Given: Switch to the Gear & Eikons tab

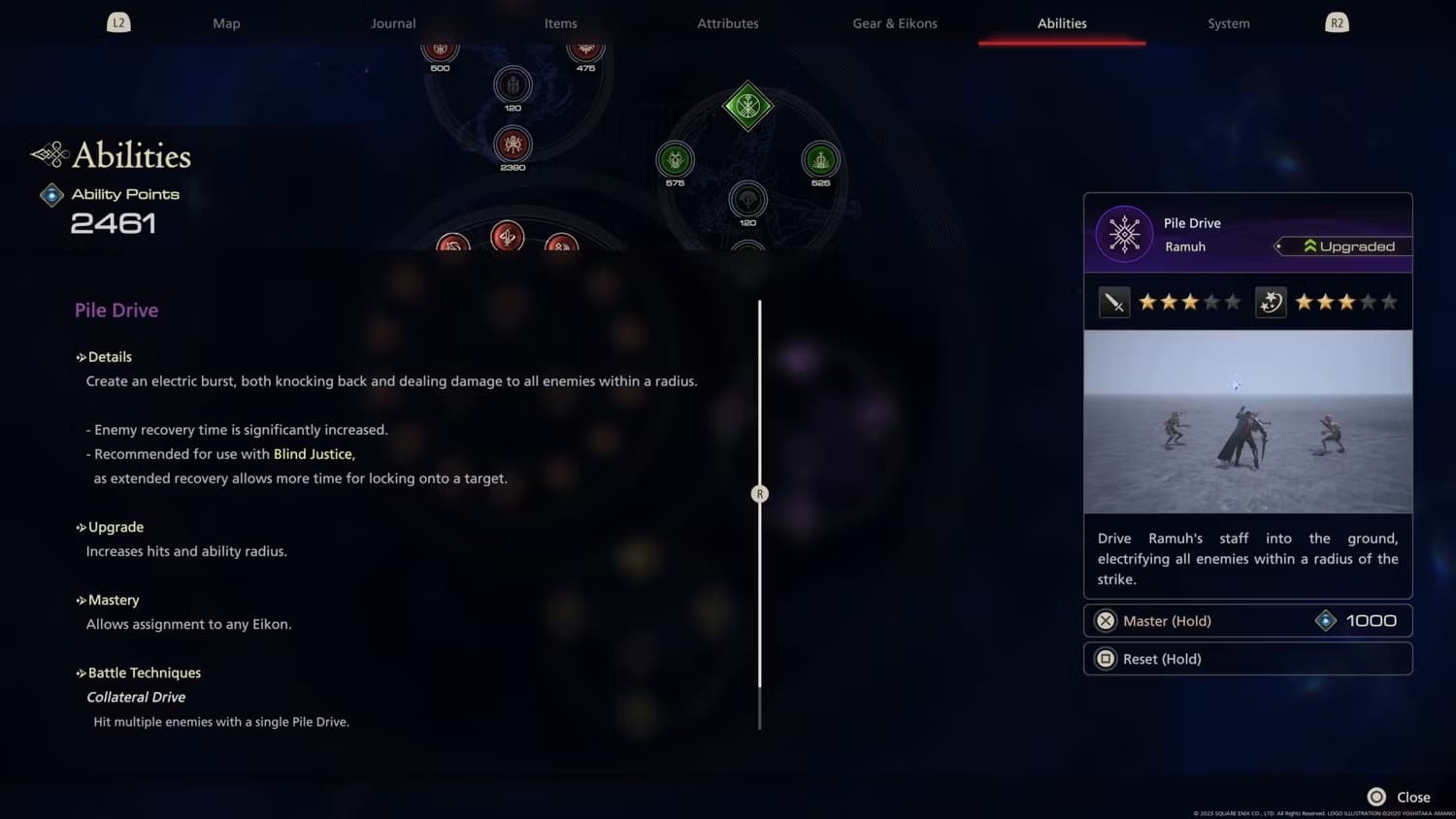Looking at the screenshot, I should point(894,22).
